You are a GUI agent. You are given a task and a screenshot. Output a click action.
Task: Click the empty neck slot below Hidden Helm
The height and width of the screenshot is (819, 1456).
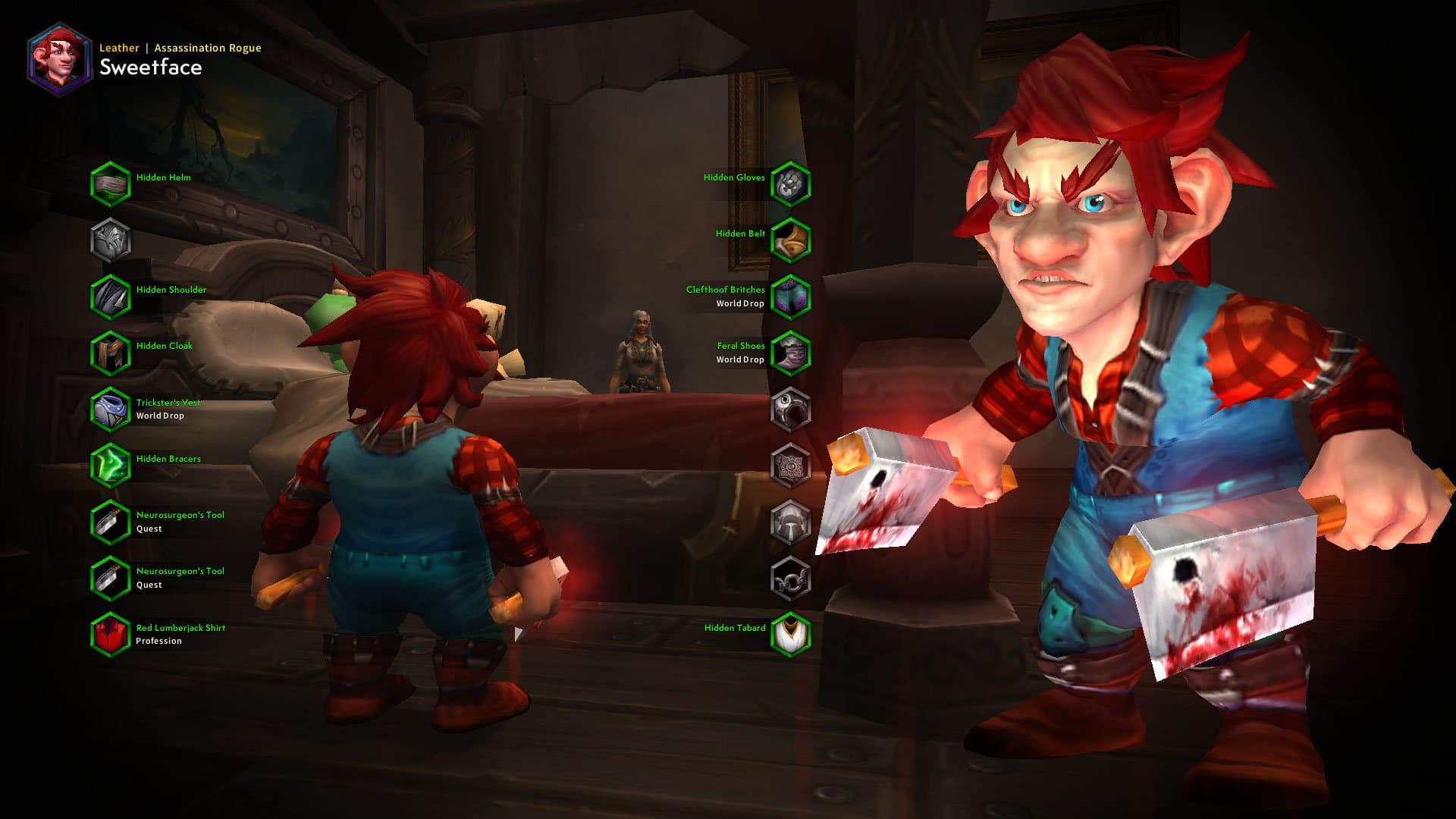point(110,238)
